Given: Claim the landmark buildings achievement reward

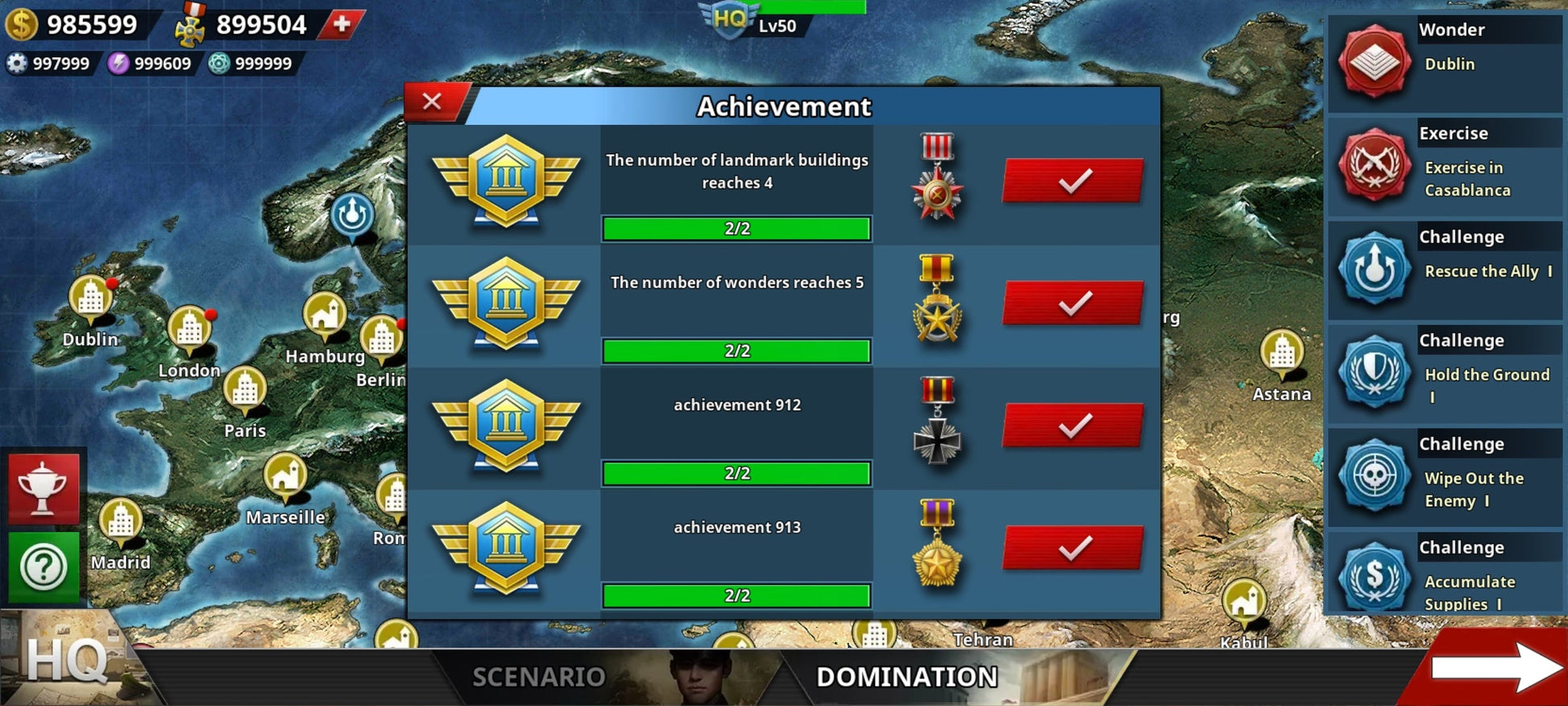Looking at the screenshot, I should click(x=1072, y=181).
